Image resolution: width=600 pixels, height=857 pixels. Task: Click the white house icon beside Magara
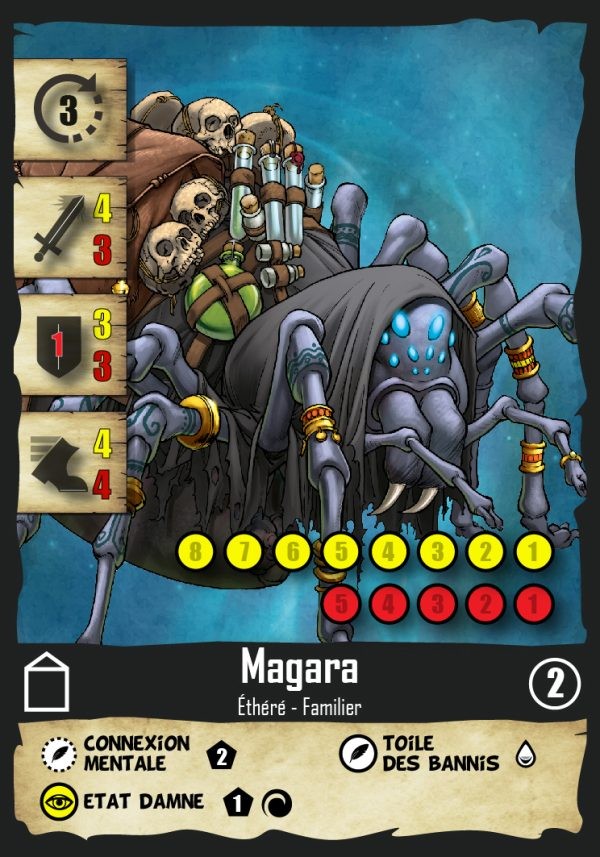[x=47, y=682]
